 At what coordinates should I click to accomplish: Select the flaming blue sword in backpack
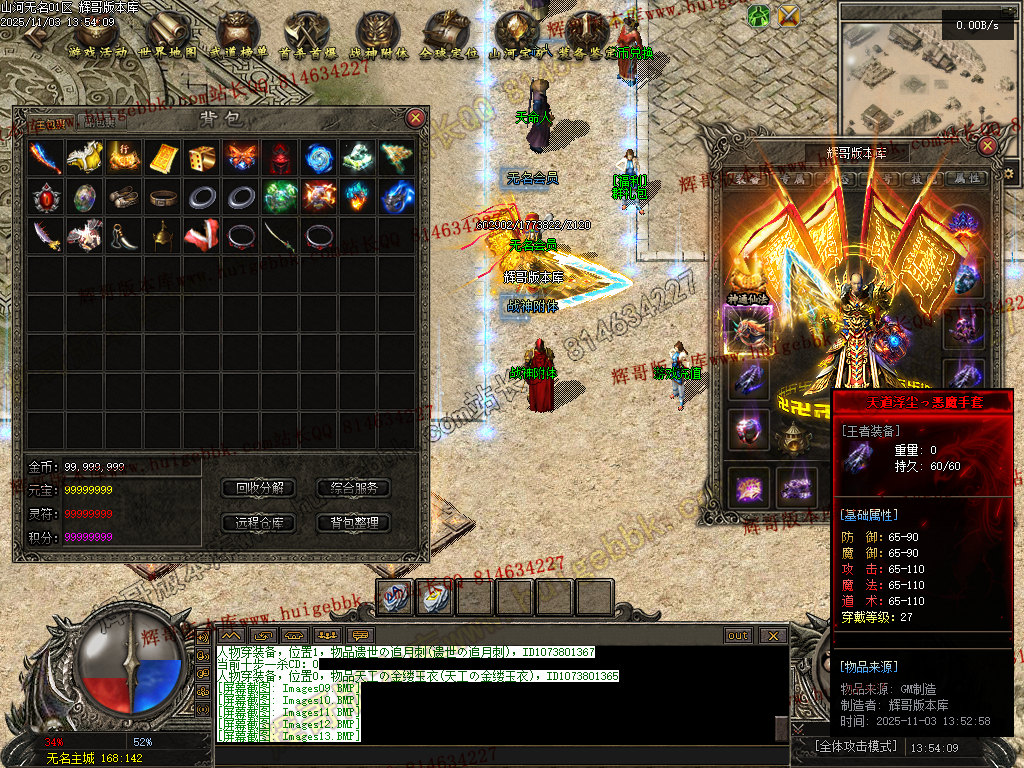(x=46, y=157)
